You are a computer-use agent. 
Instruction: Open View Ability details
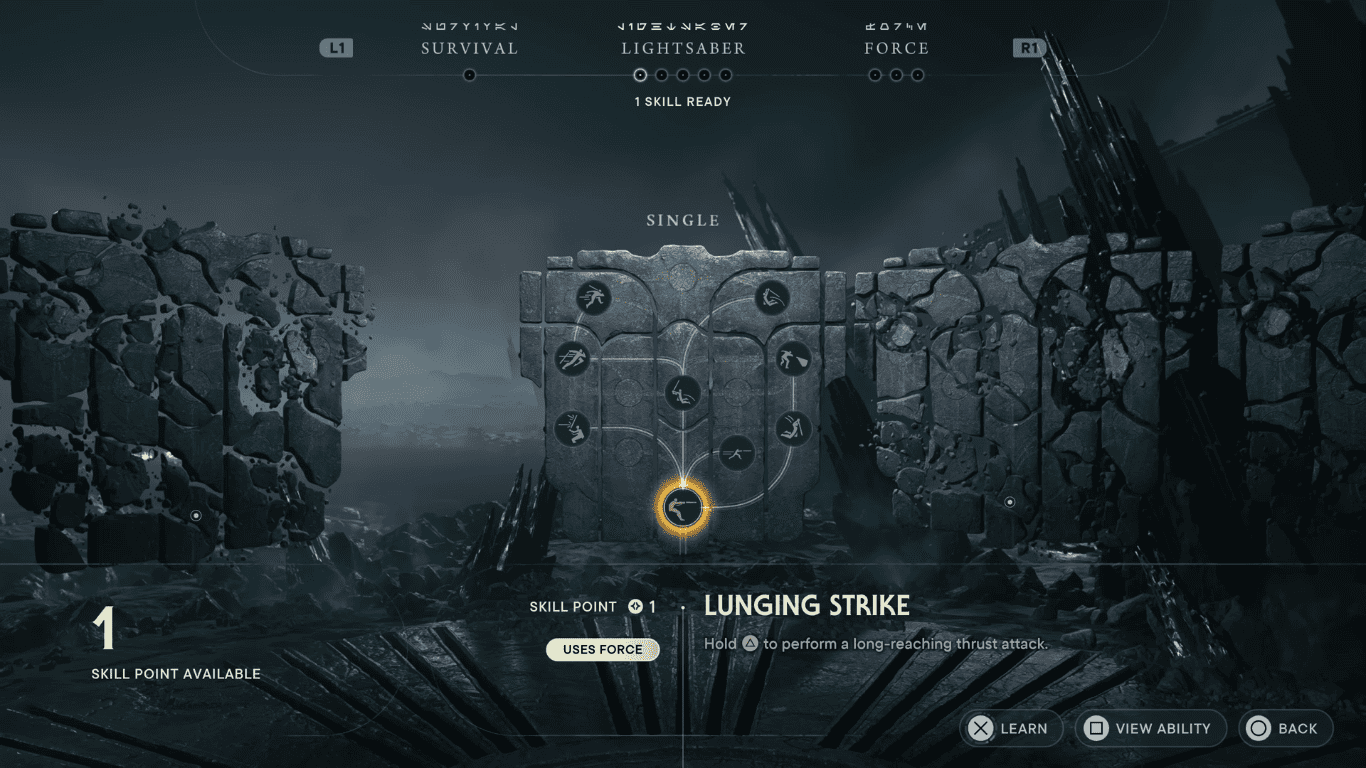pyautogui.click(x=1150, y=728)
